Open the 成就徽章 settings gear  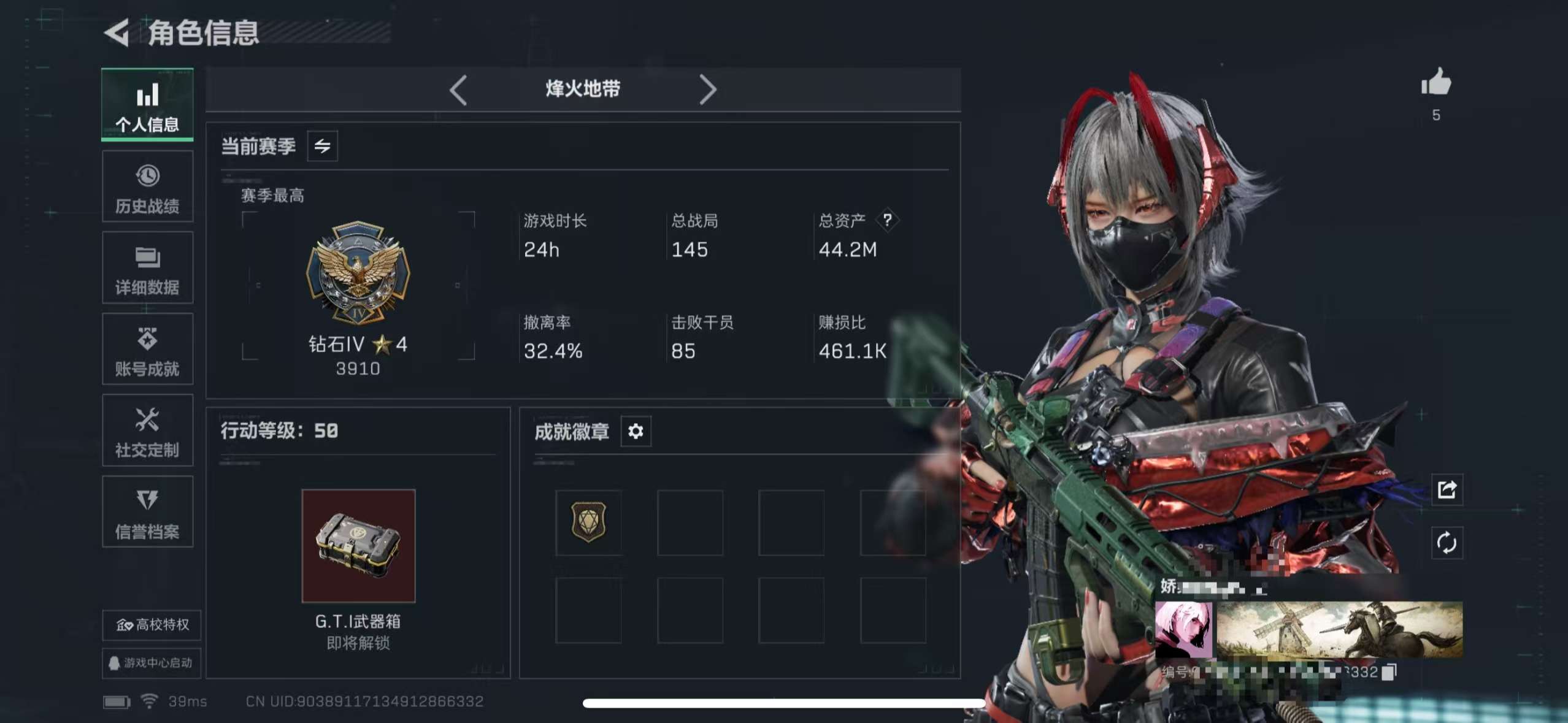pos(636,432)
